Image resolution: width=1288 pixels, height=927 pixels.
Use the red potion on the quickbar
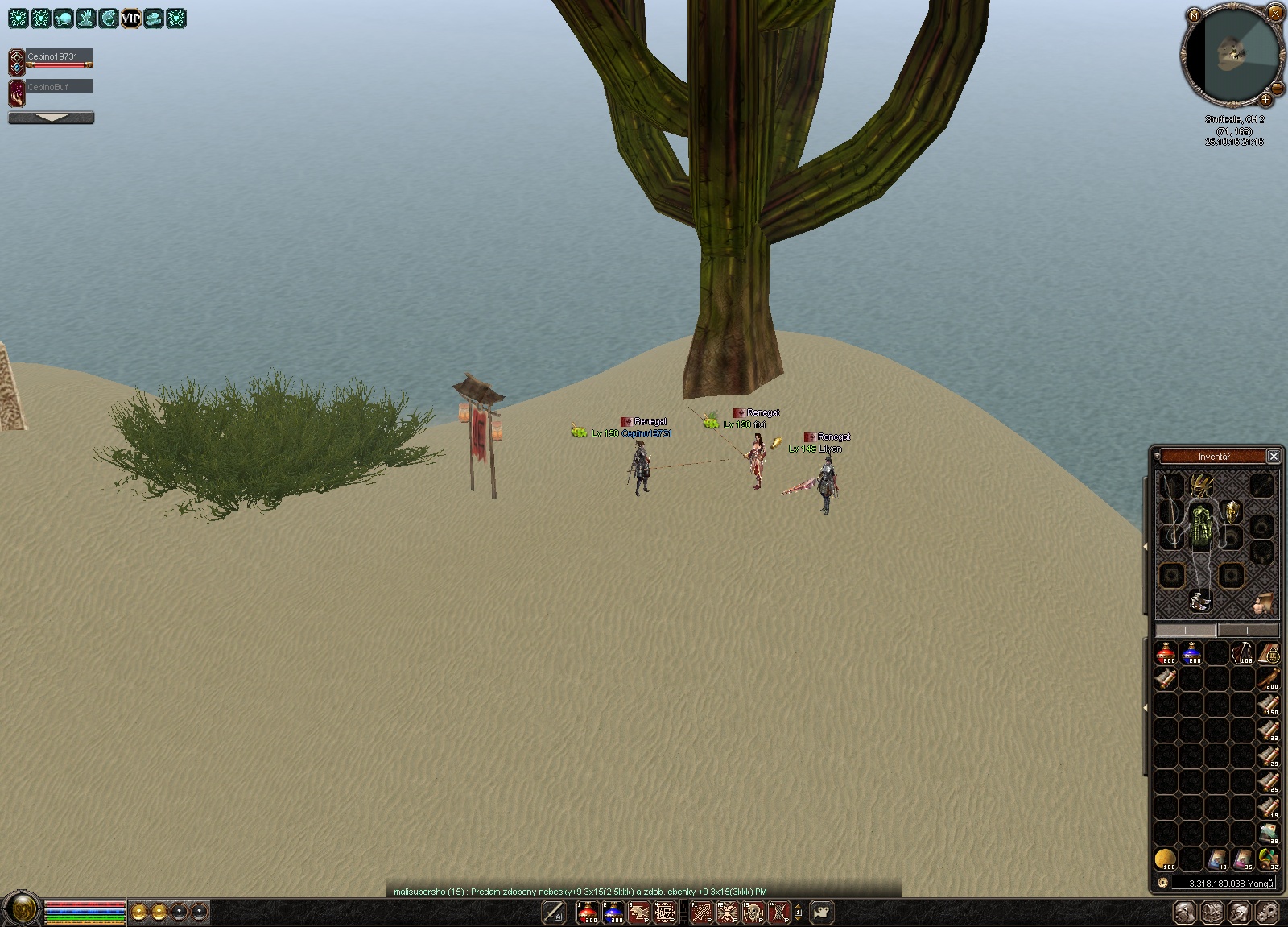pos(588,913)
